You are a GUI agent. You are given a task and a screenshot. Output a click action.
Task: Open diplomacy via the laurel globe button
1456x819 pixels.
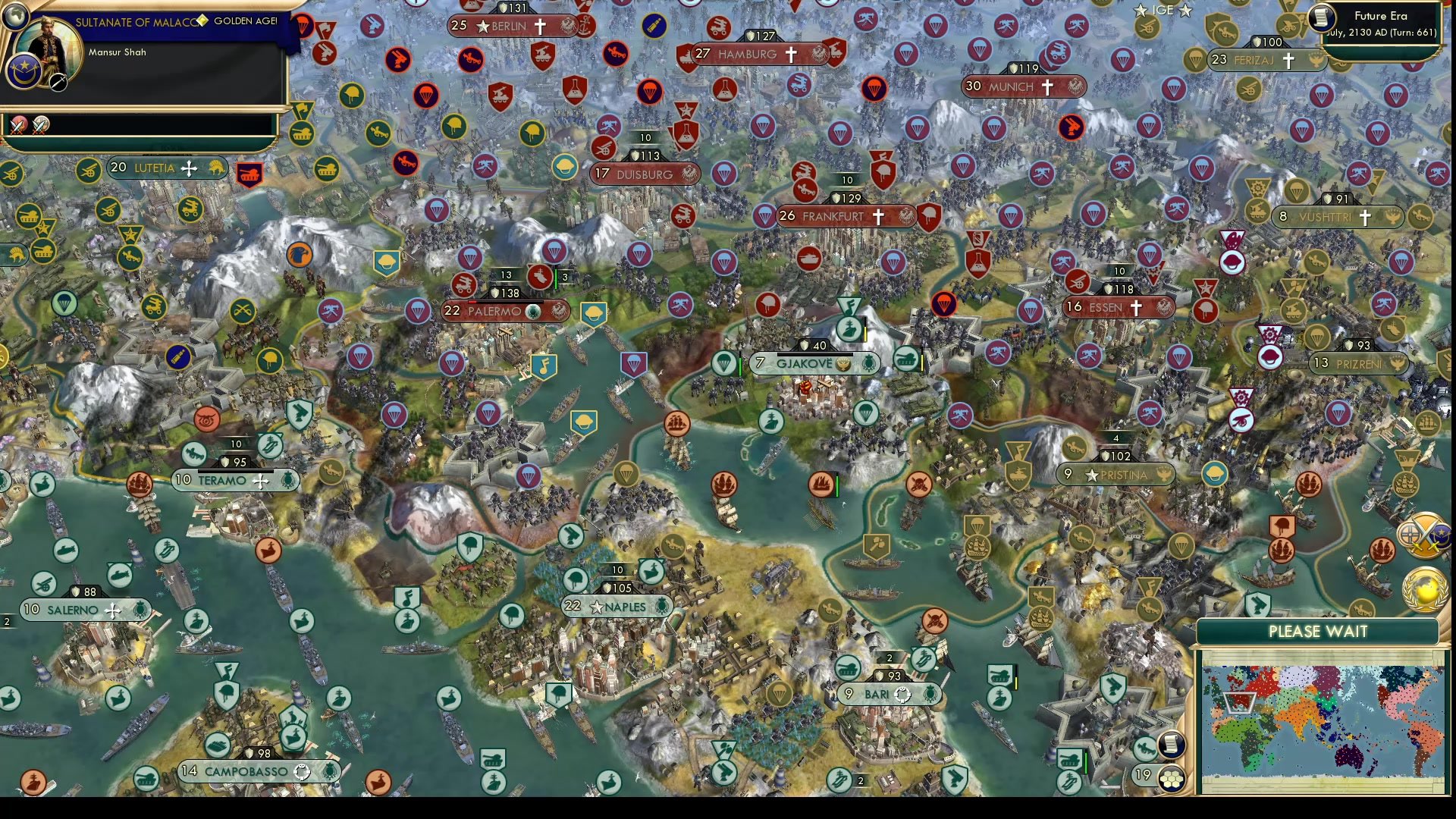[x=1424, y=590]
